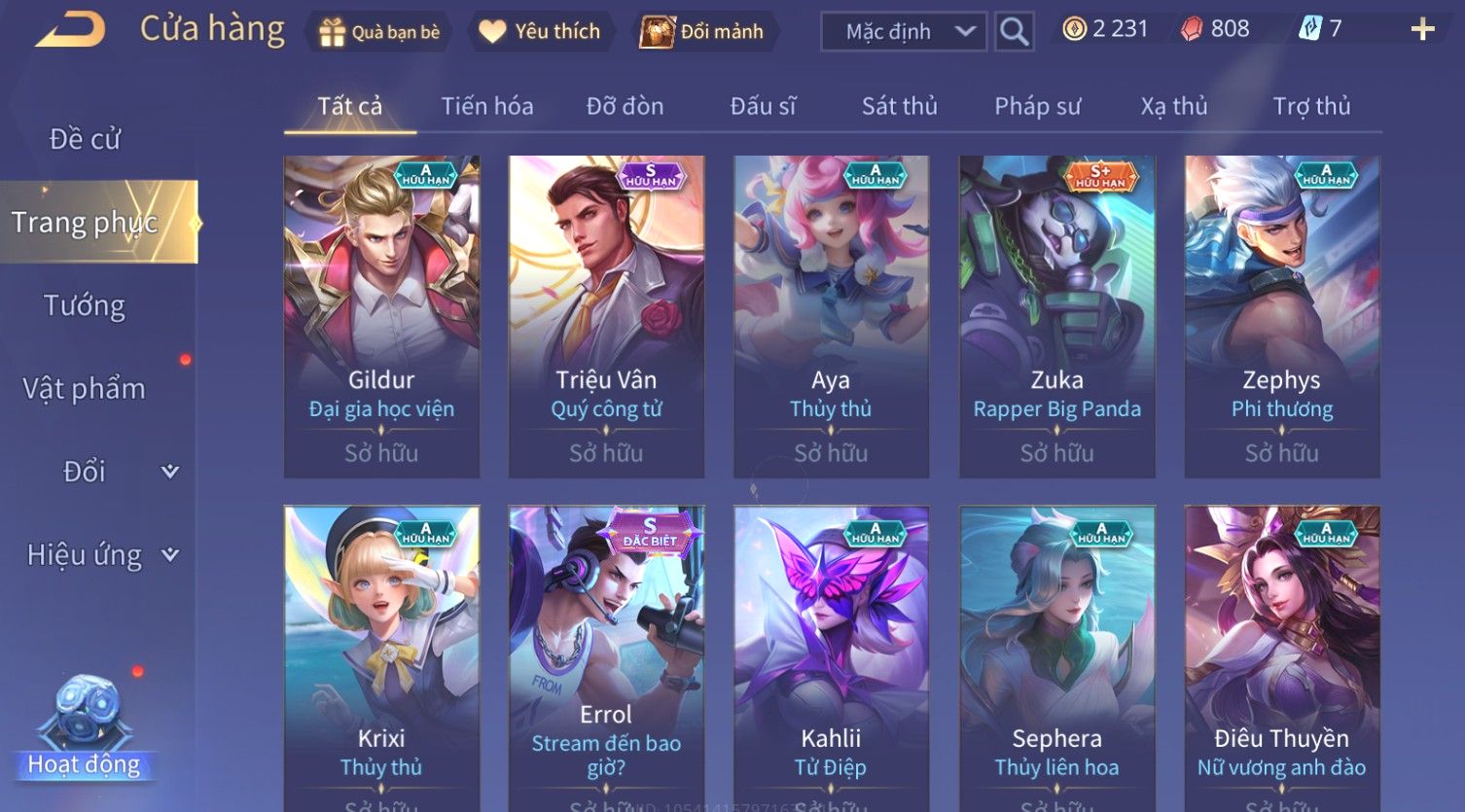Open Quà bạn bè gift section

379,32
